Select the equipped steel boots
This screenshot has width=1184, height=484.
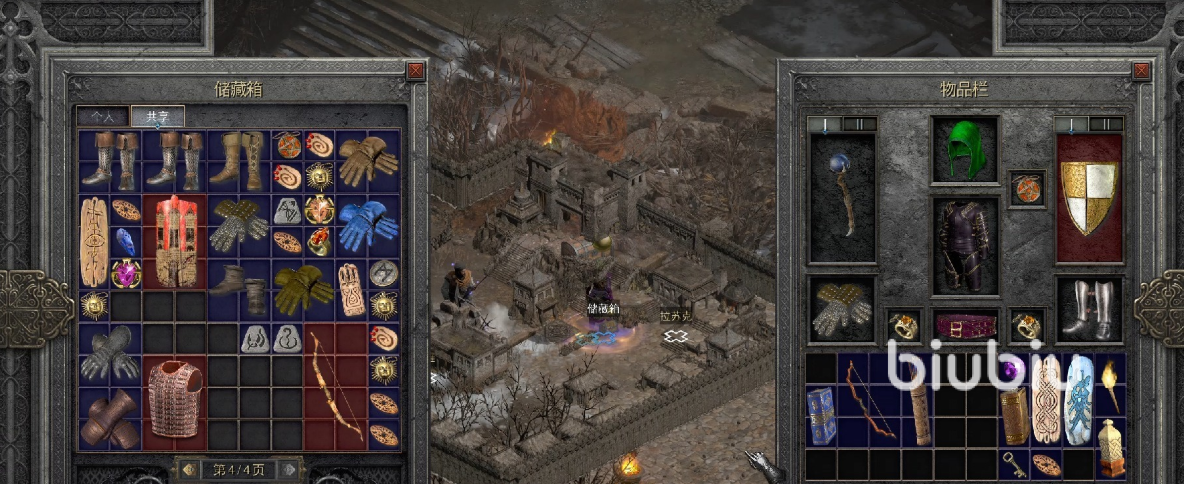click(1089, 309)
